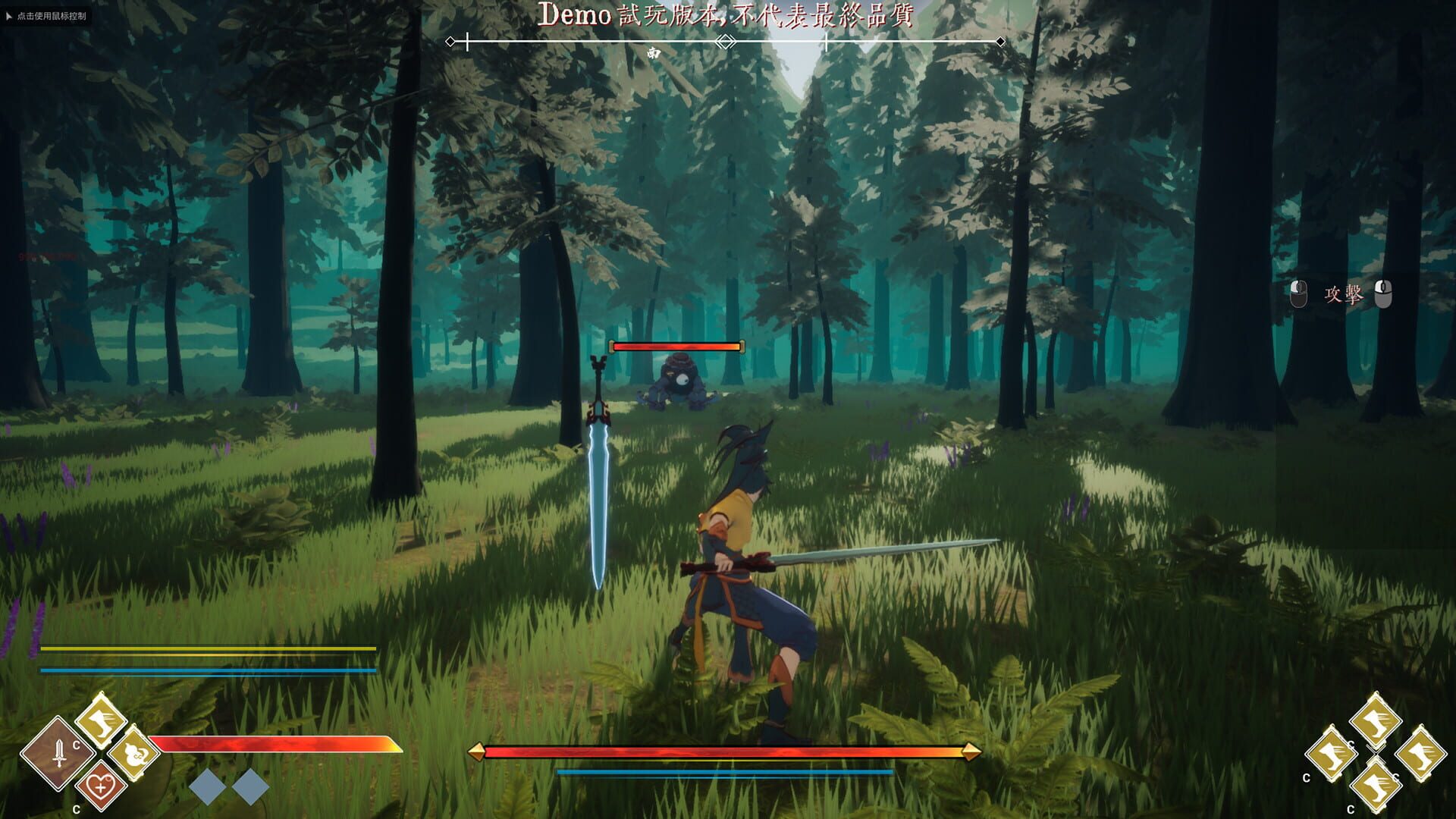Select the leftmost dash icon near bottom-right corner
Image resolution: width=1456 pixels, height=819 pixels.
click(x=1333, y=753)
